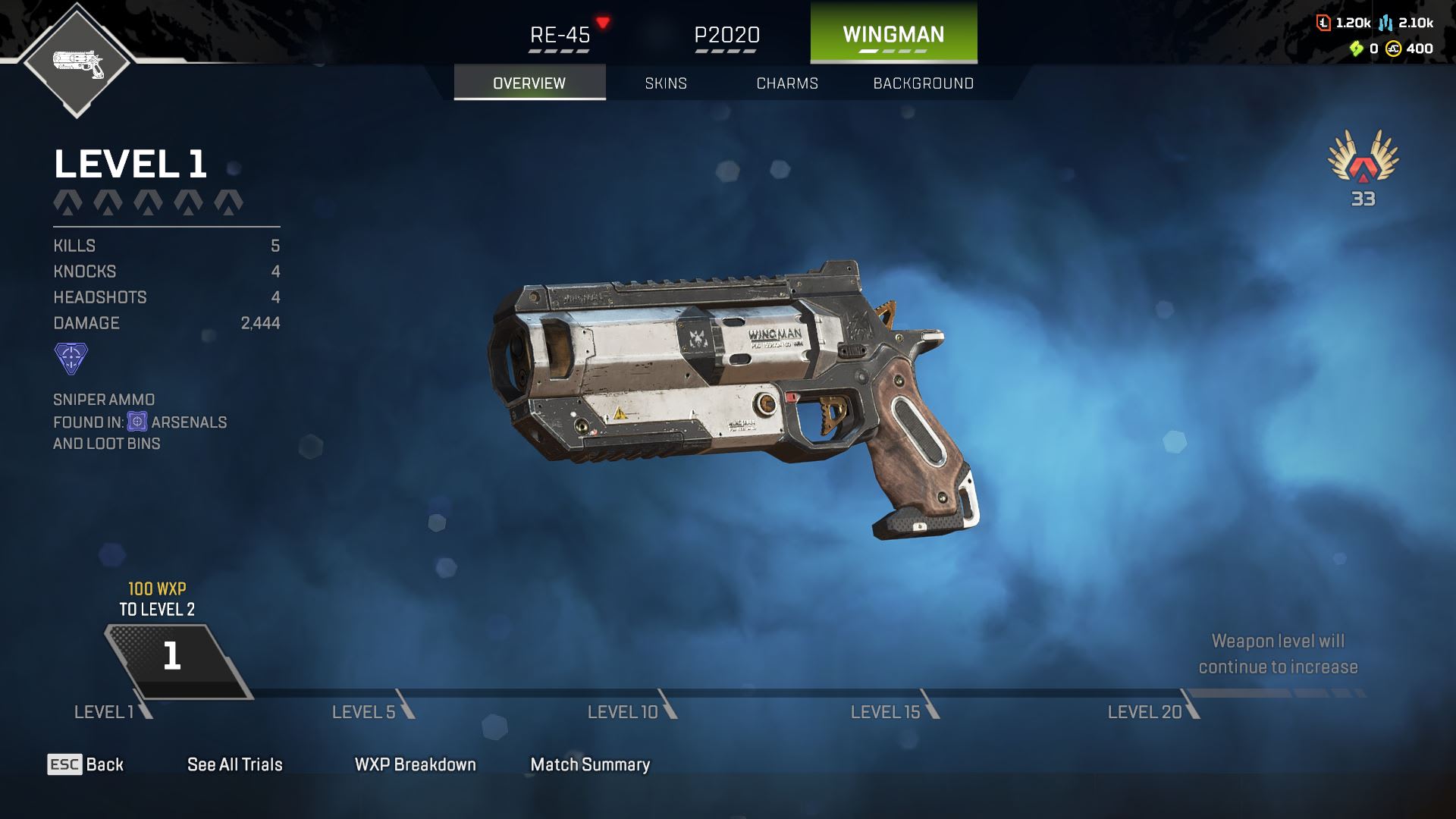Open the Charms tab
Screen dimensions: 1456x819
click(x=787, y=83)
